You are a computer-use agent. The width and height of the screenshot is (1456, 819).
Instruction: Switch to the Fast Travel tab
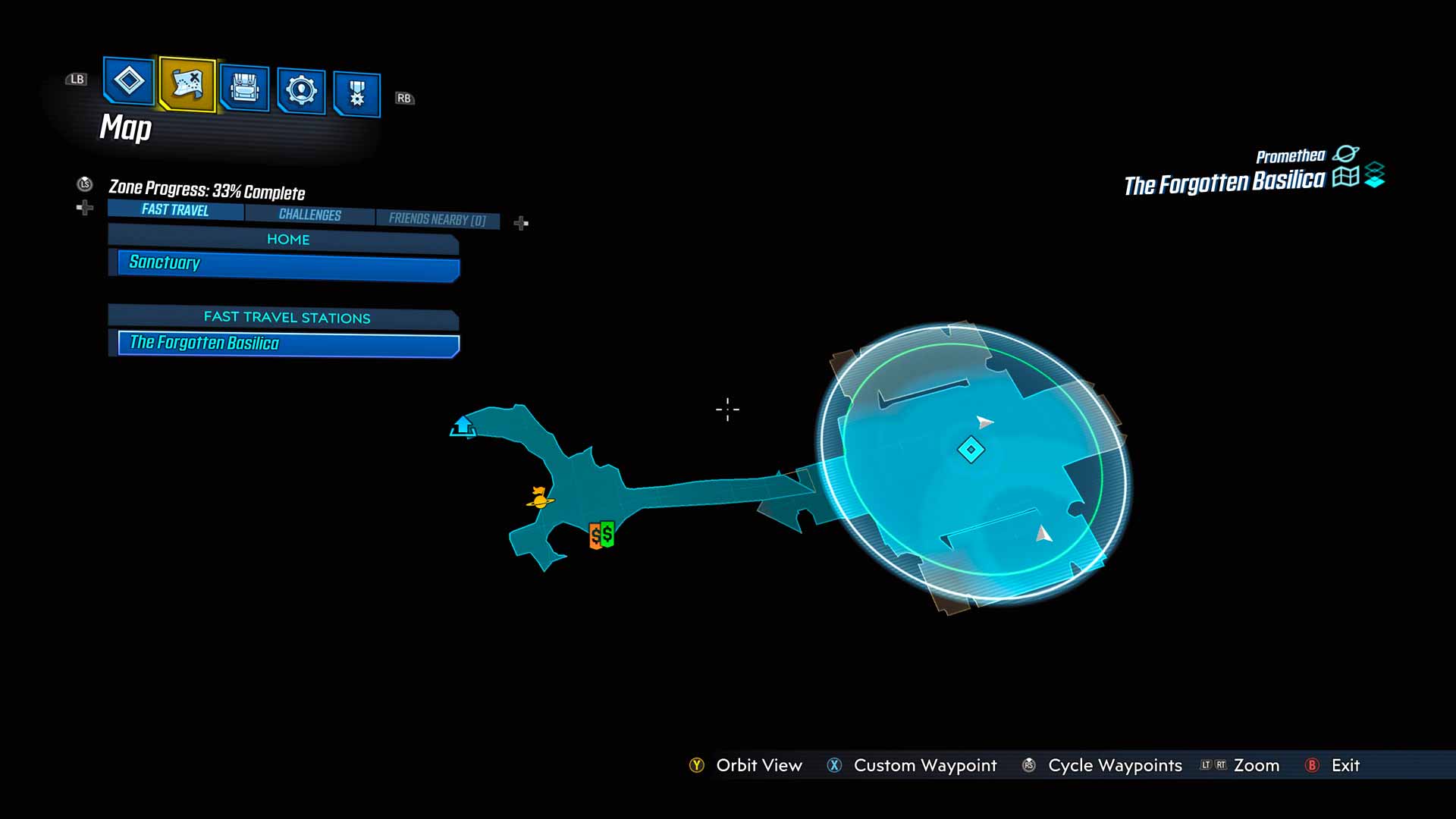point(175,210)
